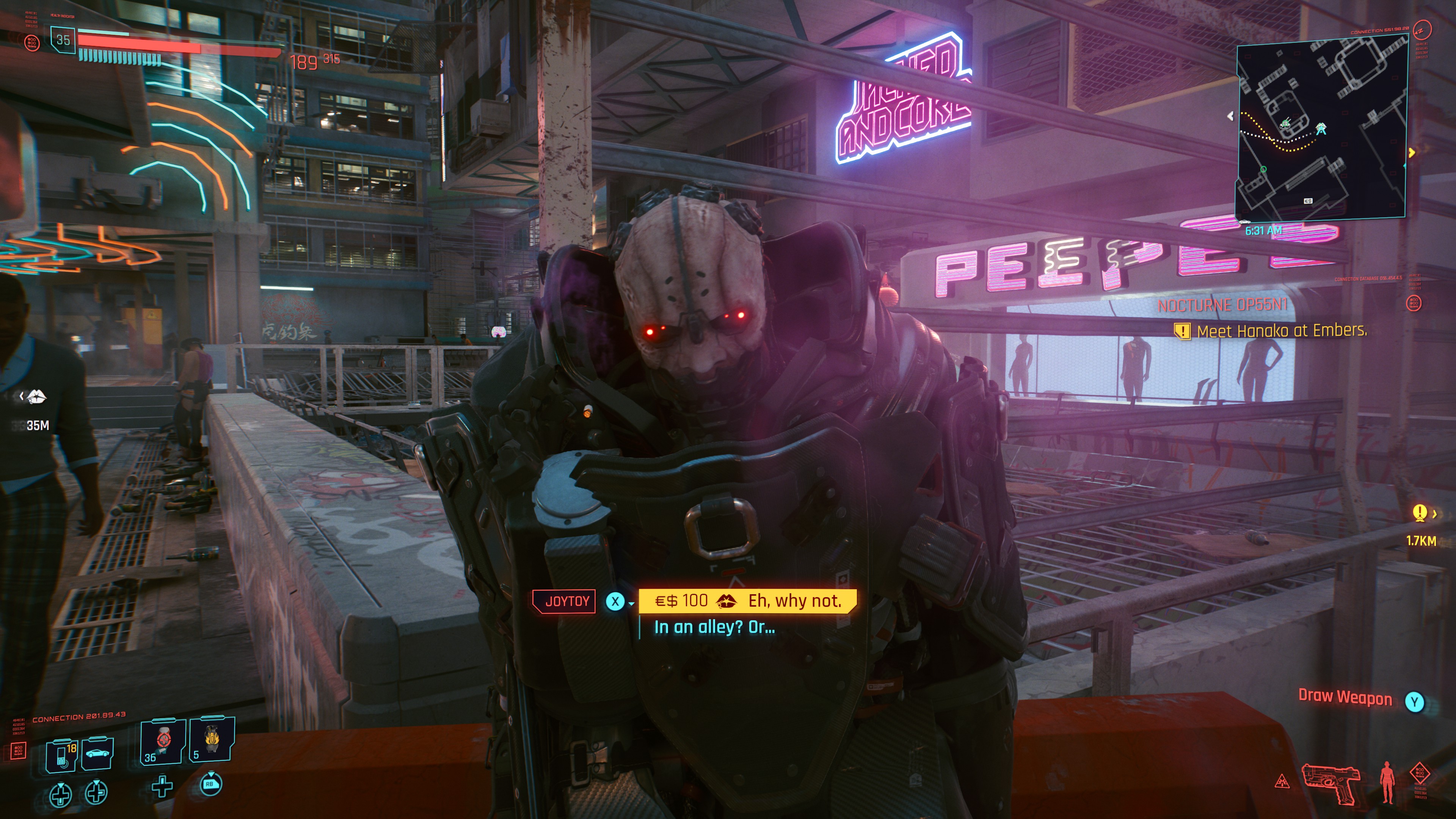The image size is (1456, 819).
Task: Select the "In an alley? Or..." reply
Action: [x=714, y=627]
